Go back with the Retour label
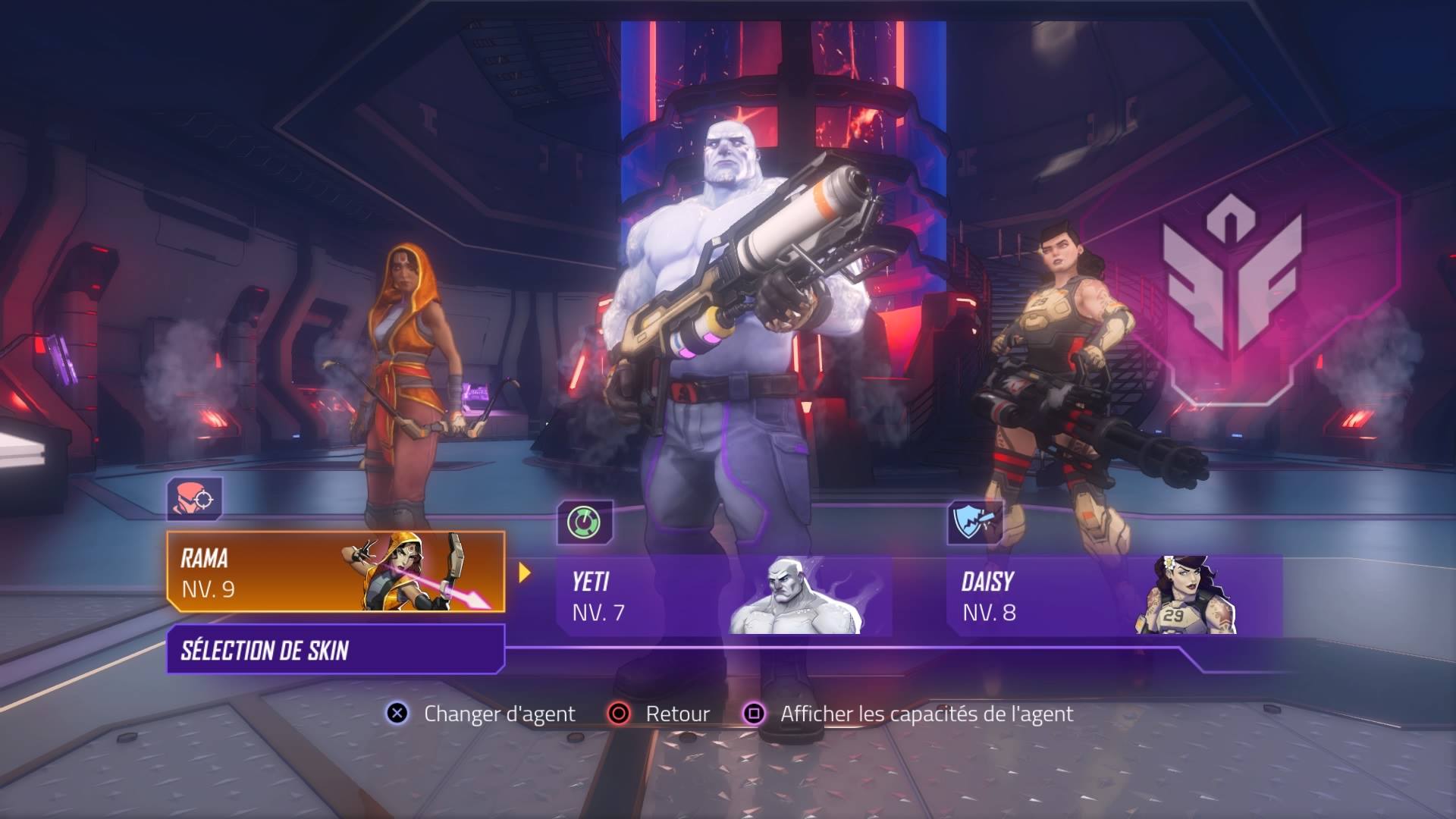This screenshot has width=1456, height=819. pyautogui.click(x=677, y=714)
